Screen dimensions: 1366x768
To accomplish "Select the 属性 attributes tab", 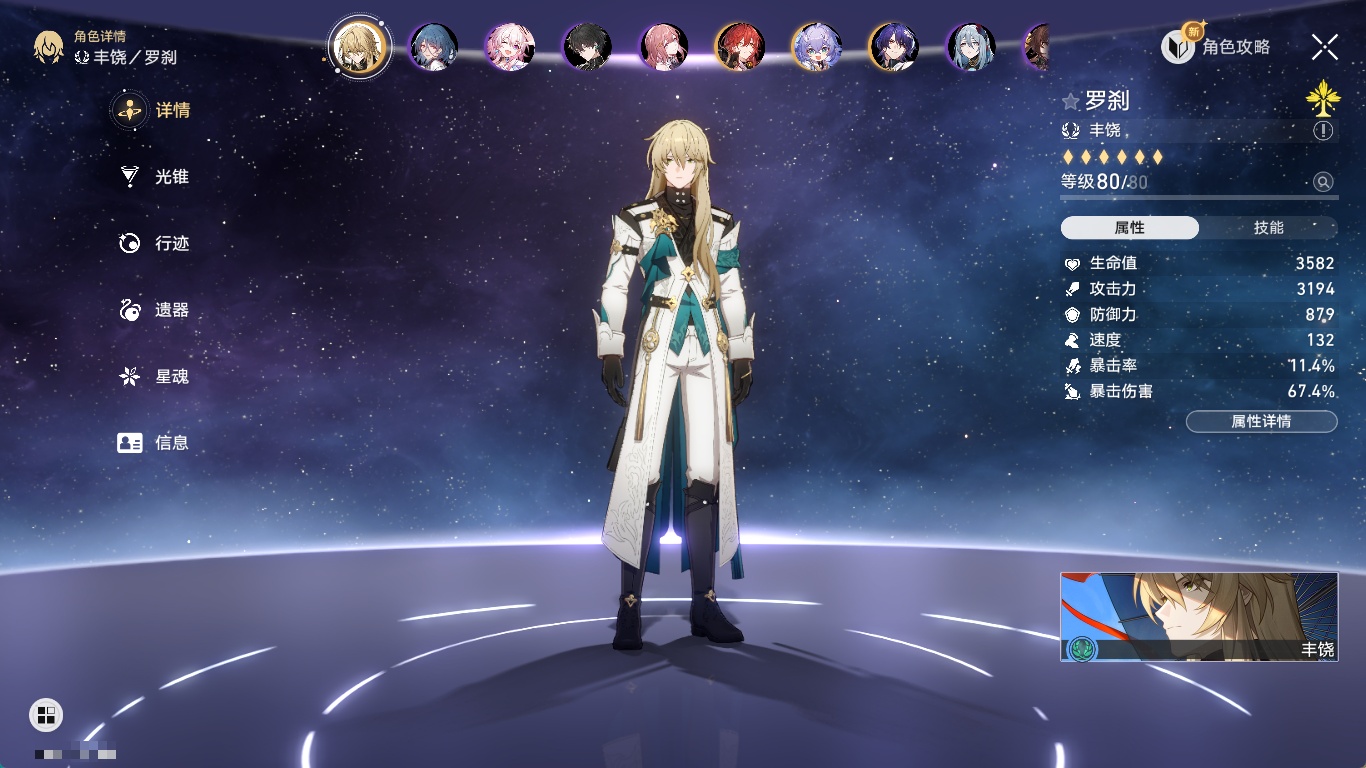I will coord(1130,228).
